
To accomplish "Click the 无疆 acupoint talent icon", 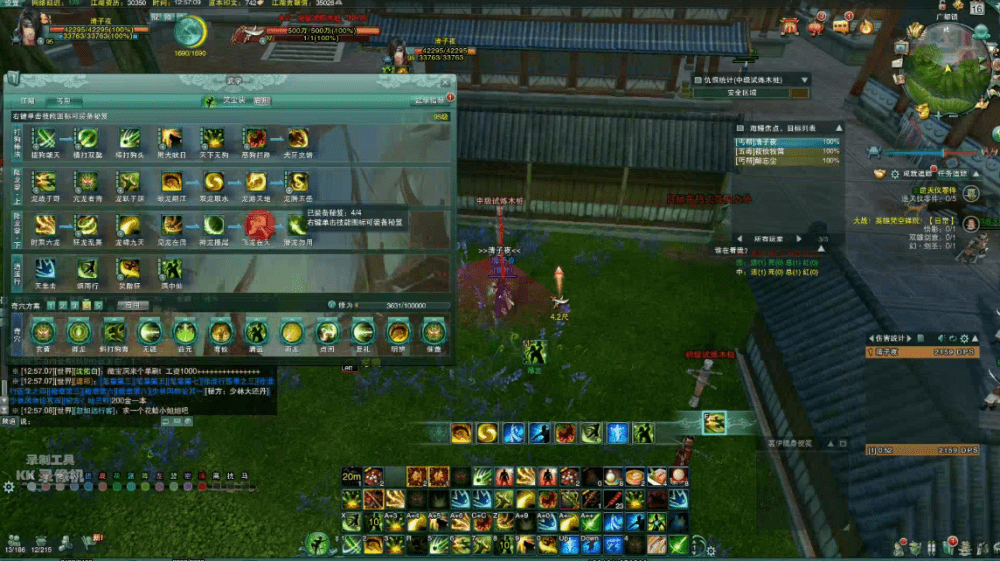I will point(150,332).
